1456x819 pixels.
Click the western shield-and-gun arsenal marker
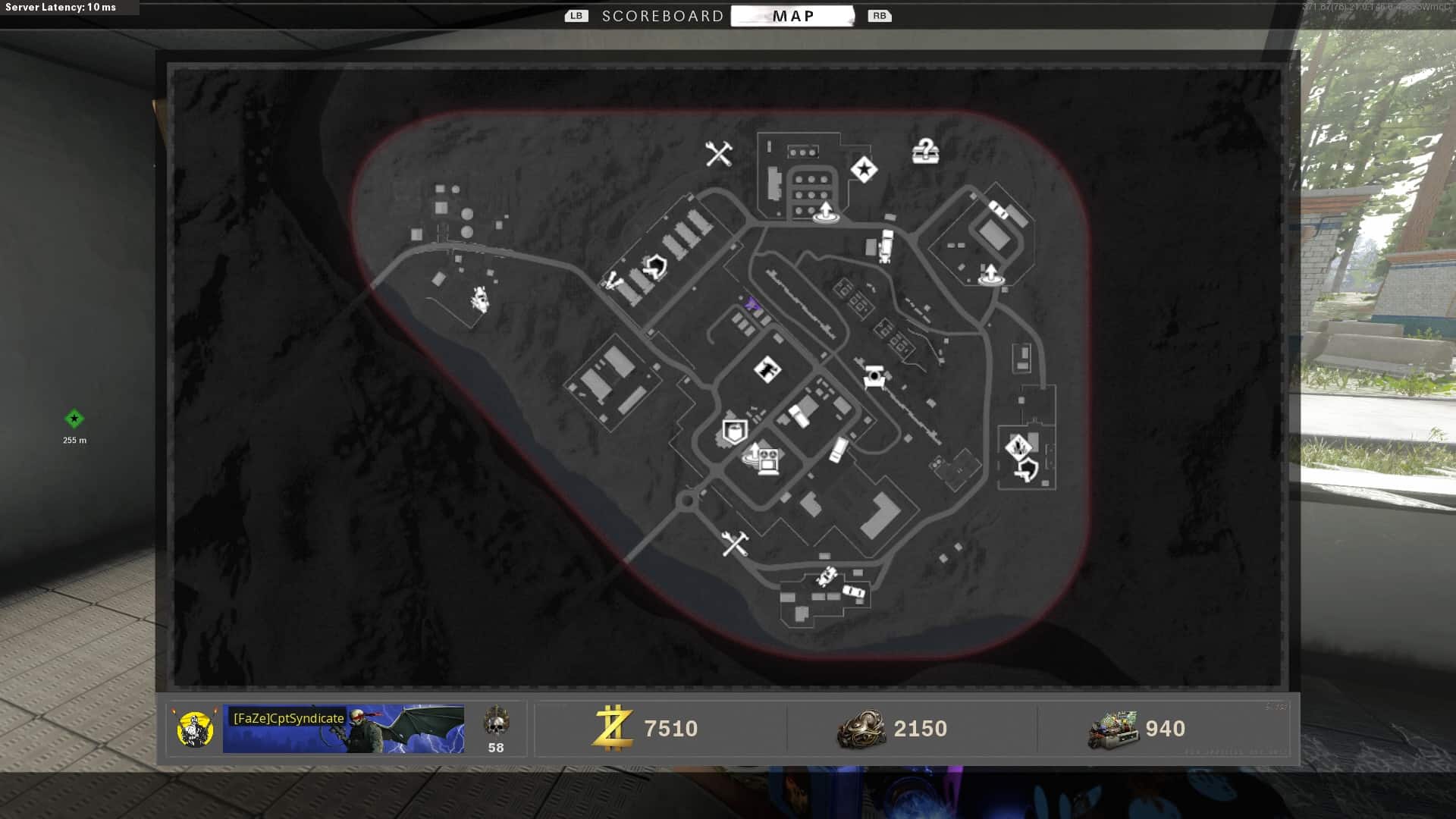tap(654, 266)
